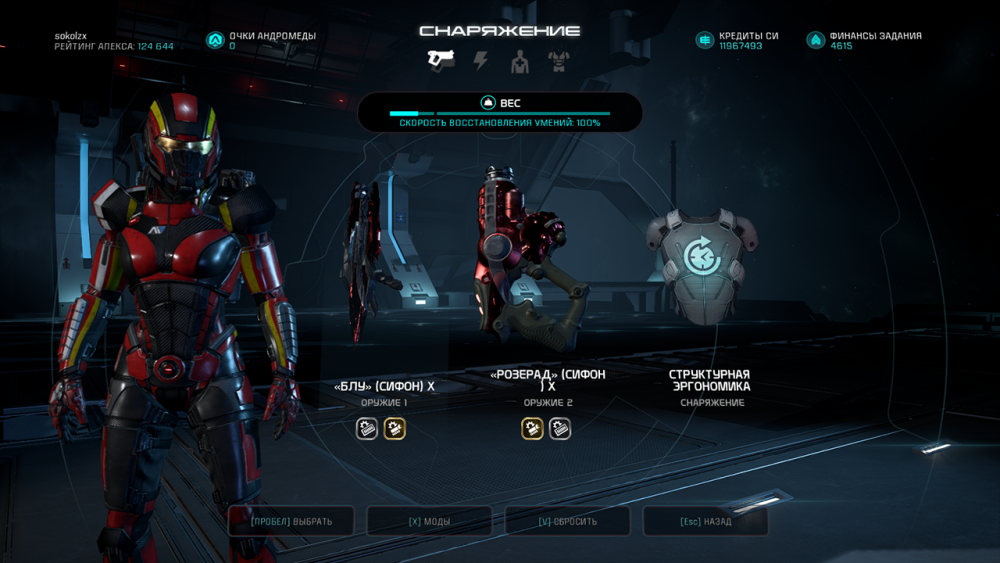Open the muscular torso armor tab
Image resolution: width=1000 pixels, height=563 pixels.
[558, 61]
